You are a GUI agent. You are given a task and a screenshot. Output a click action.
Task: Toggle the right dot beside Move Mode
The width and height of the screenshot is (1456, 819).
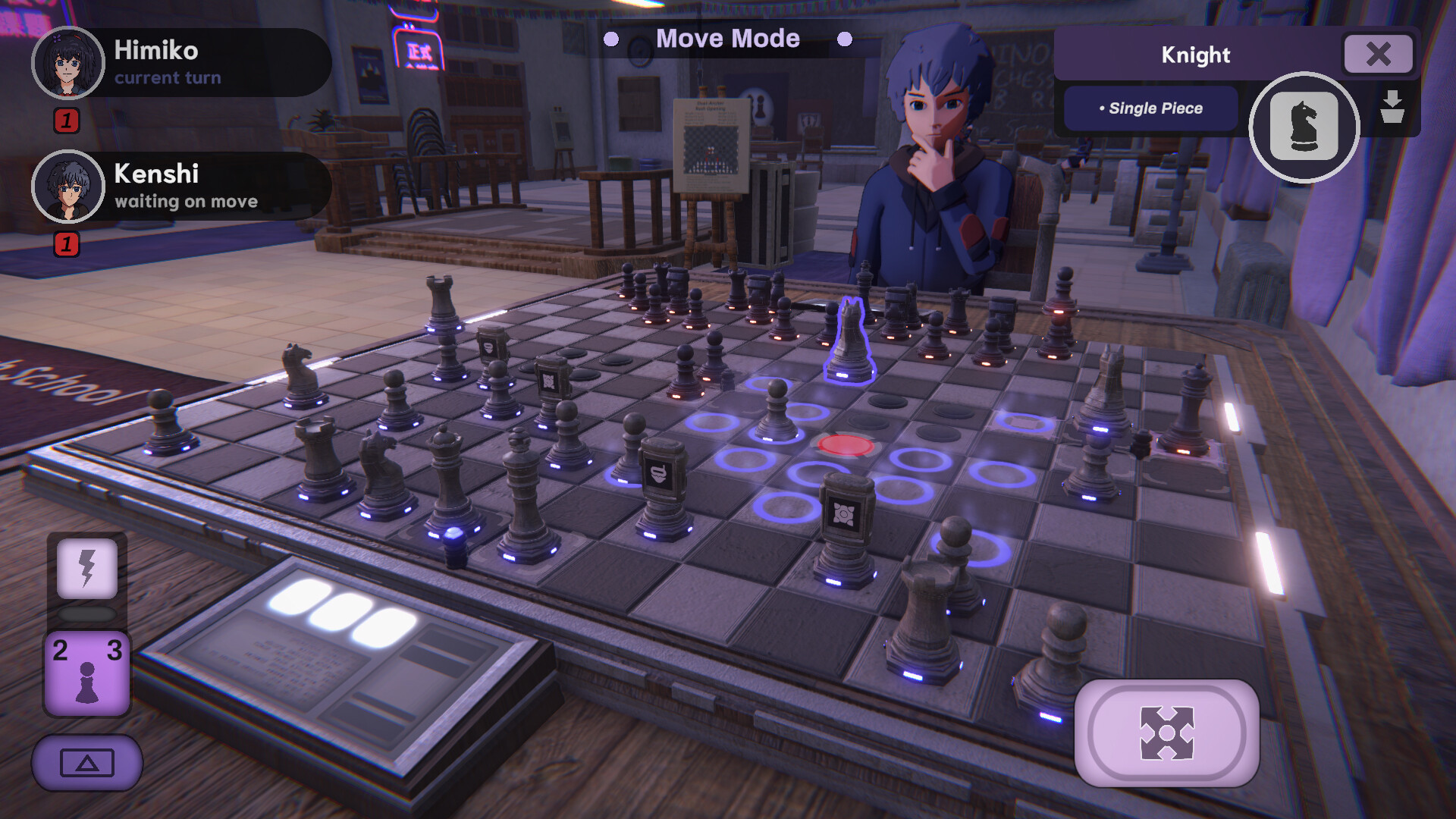(846, 38)
